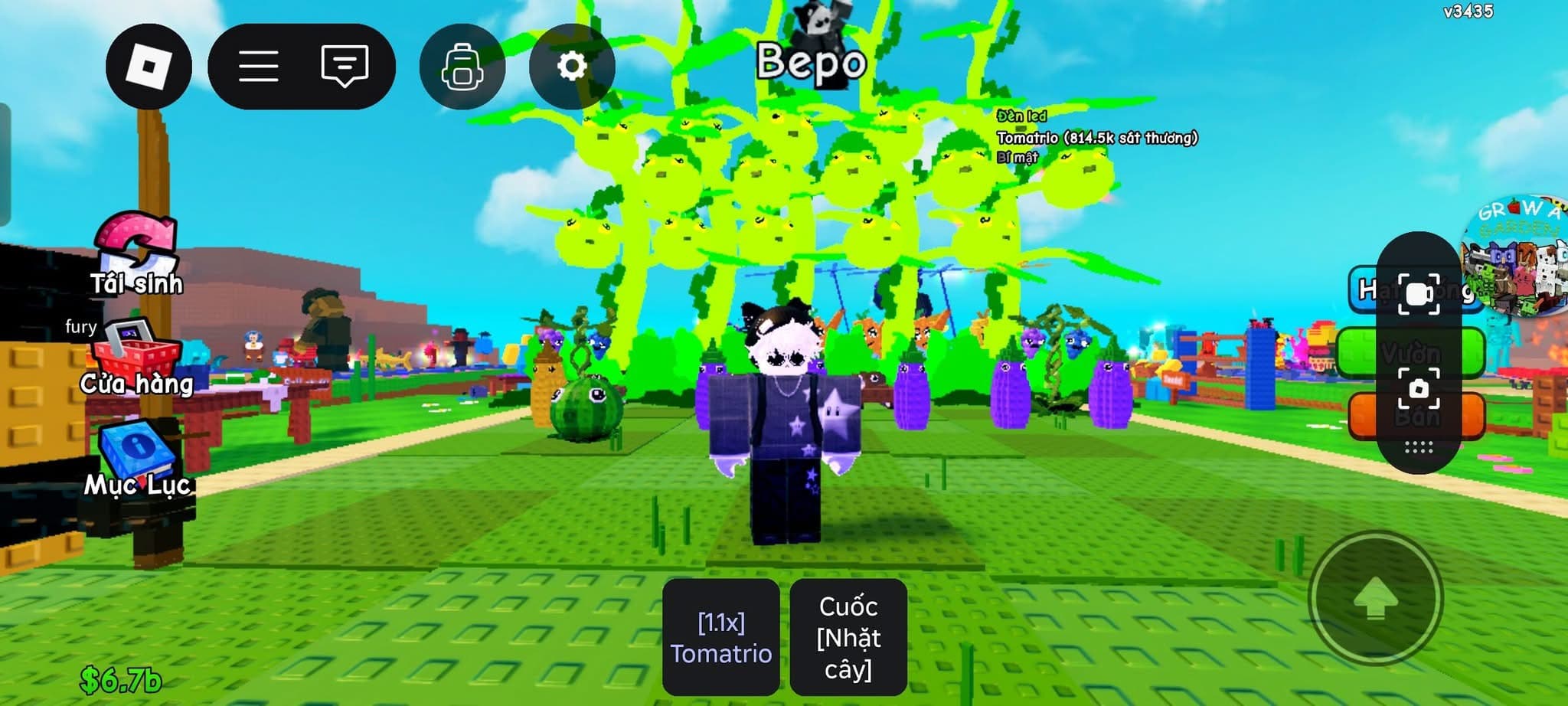Open the hamburger list menu

259,67
